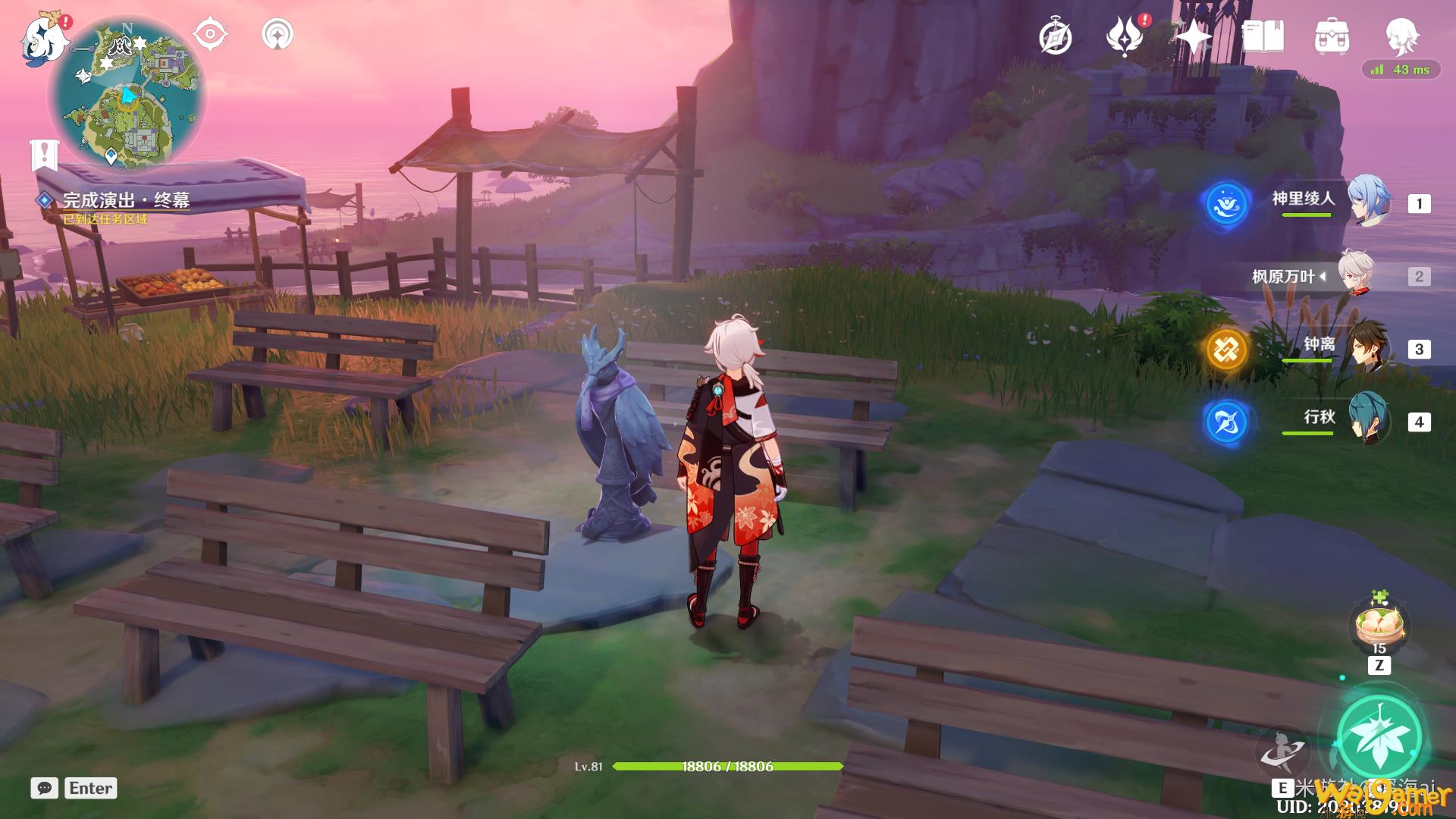Activate Kazuha's leaf elemental skill
The height and width of the screenshot is (819, 1456).
(1379, 736)
